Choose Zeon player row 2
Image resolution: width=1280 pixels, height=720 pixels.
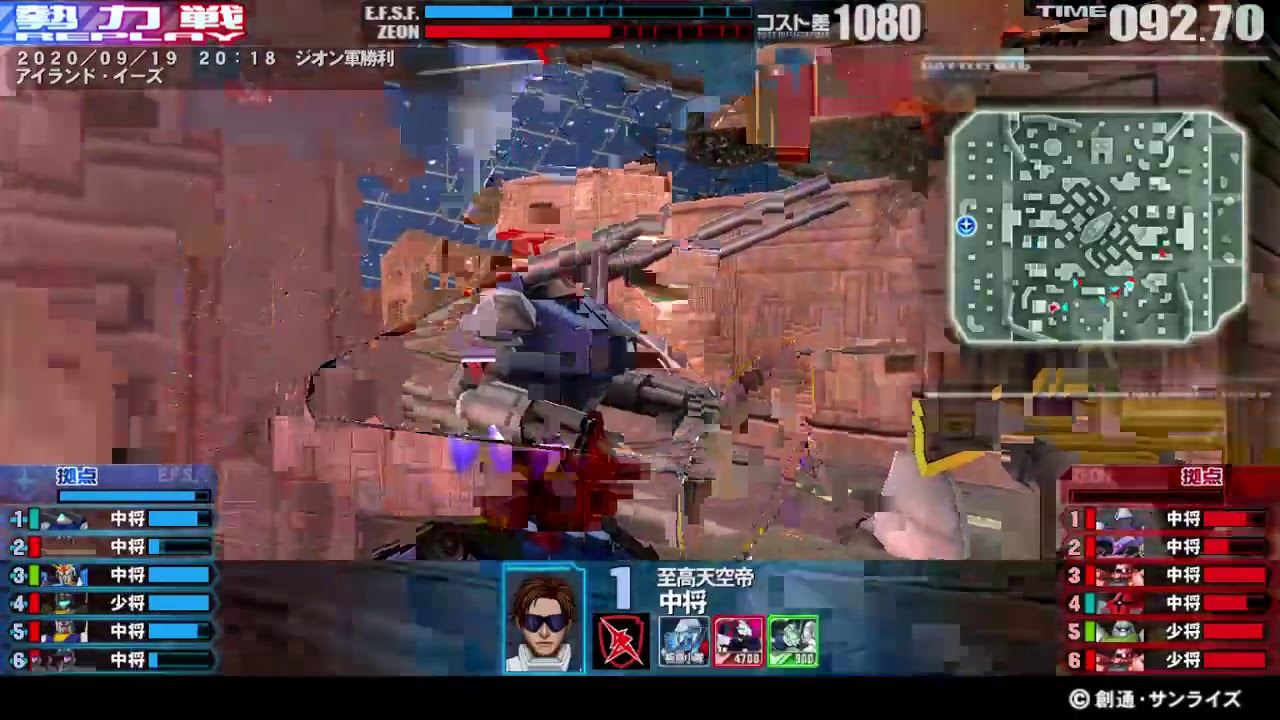tap(1168, 547)
